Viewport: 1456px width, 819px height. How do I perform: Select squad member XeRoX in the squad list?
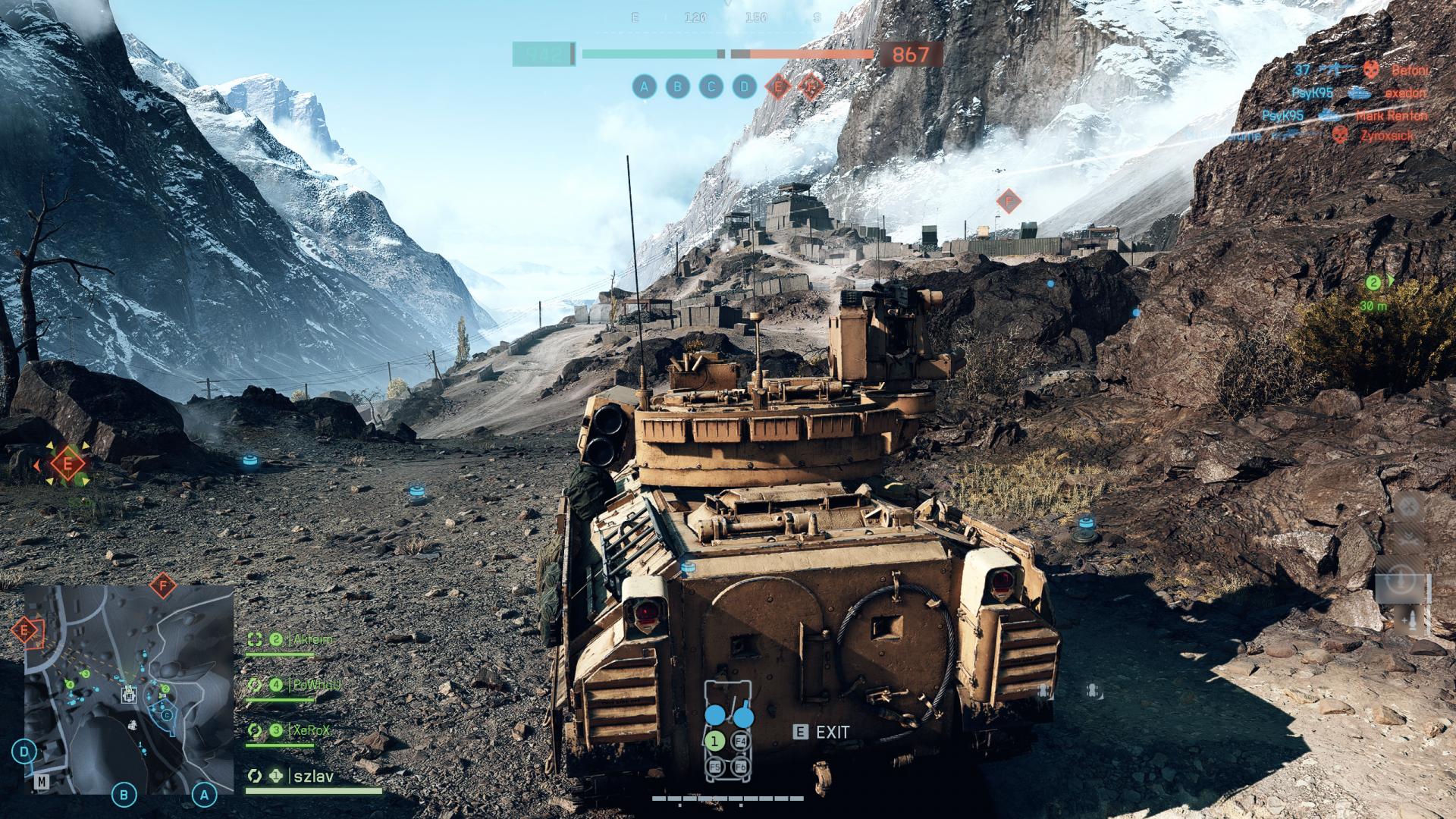[x=309, y=730]
